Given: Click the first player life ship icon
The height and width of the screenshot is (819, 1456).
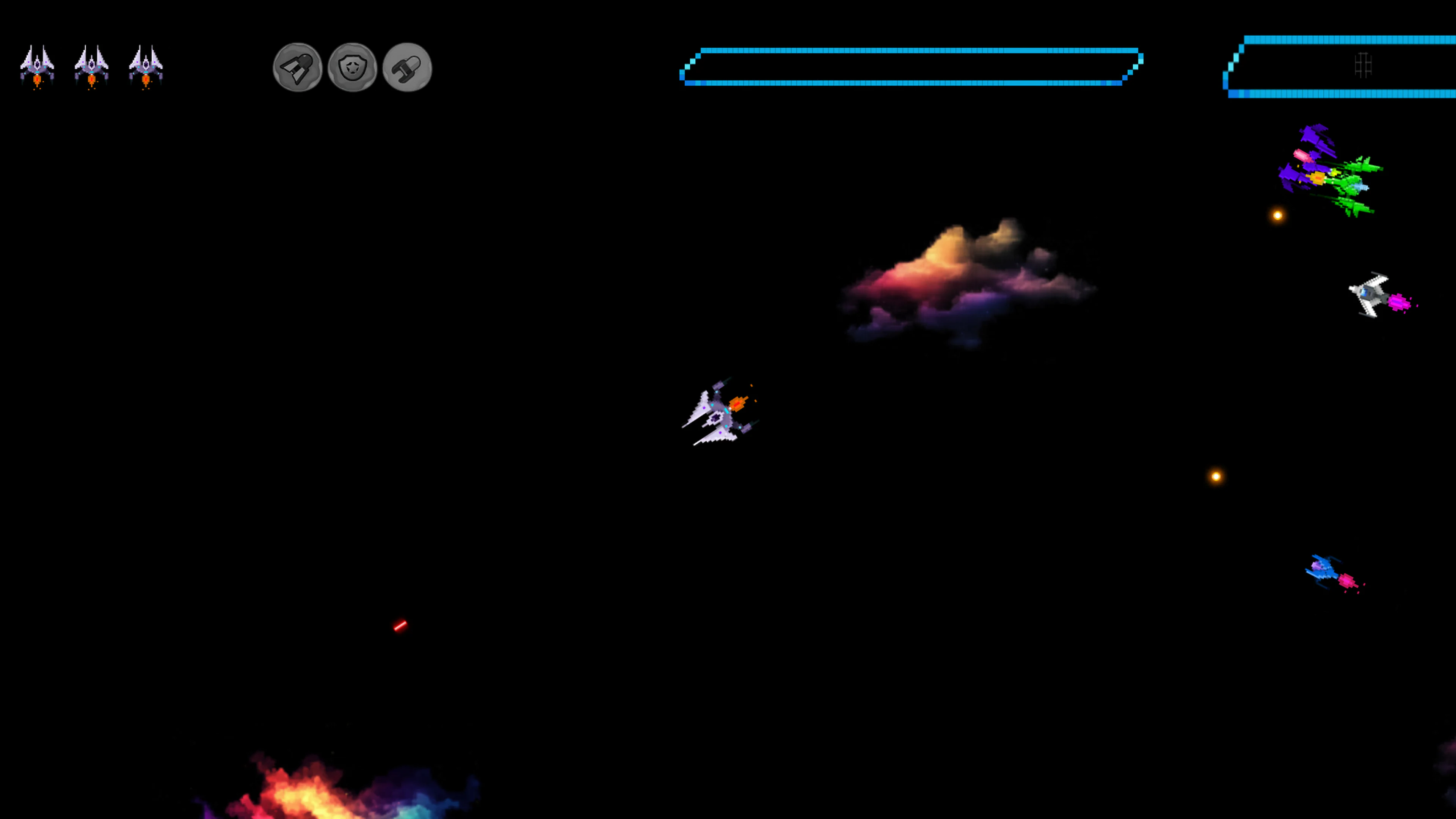Looking at the screenshot, I should pyautogui.click(x=37, y=65).
